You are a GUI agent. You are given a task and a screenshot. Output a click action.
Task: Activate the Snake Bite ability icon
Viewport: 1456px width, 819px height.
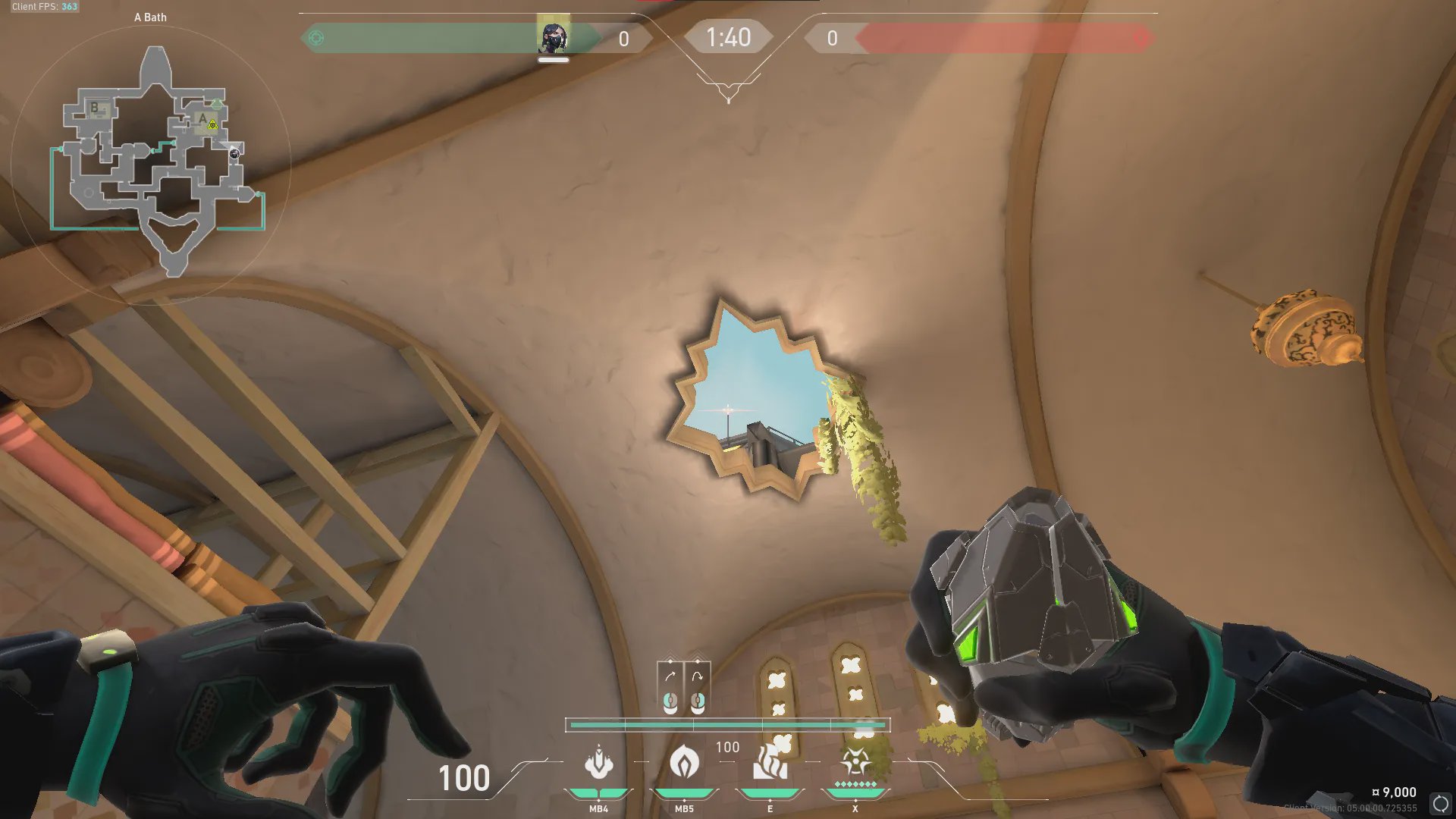pos(598,763)
